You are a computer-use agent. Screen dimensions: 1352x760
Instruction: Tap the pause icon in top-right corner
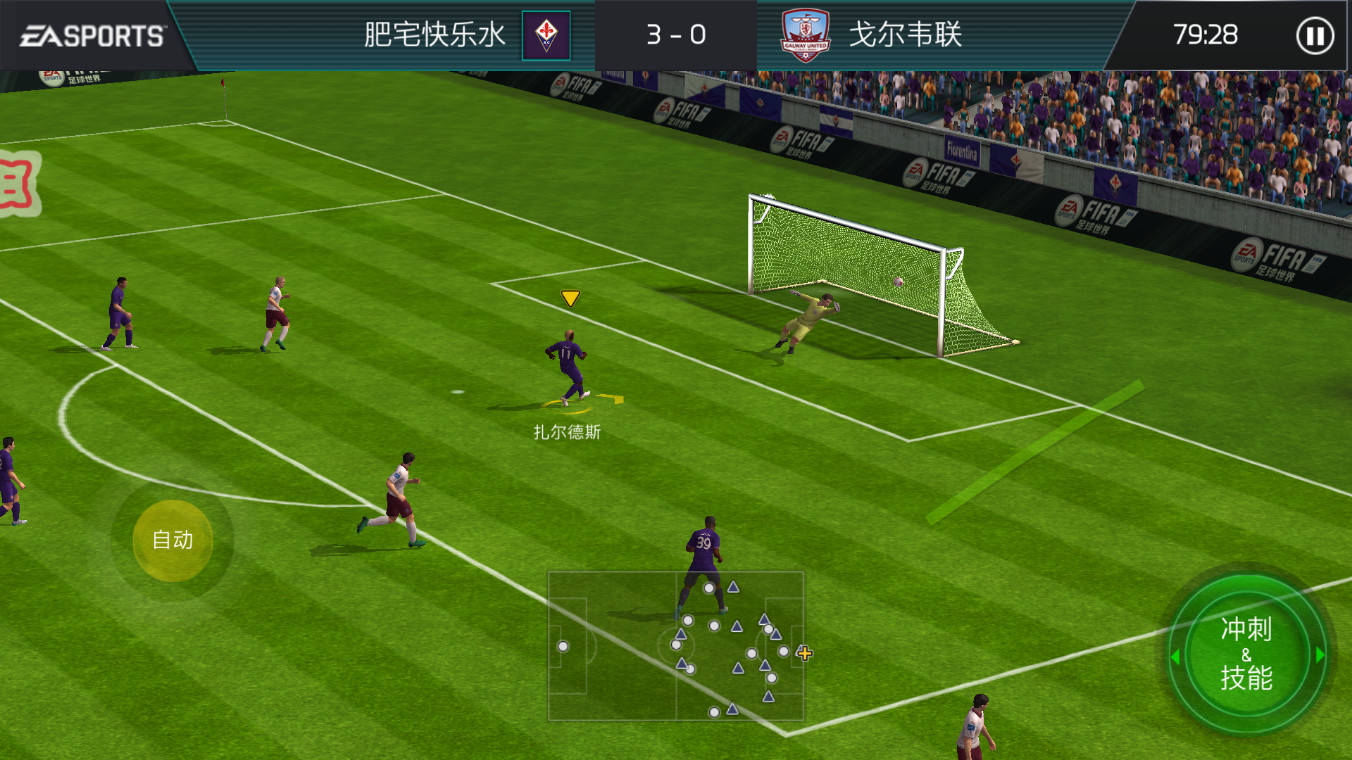1313,36
